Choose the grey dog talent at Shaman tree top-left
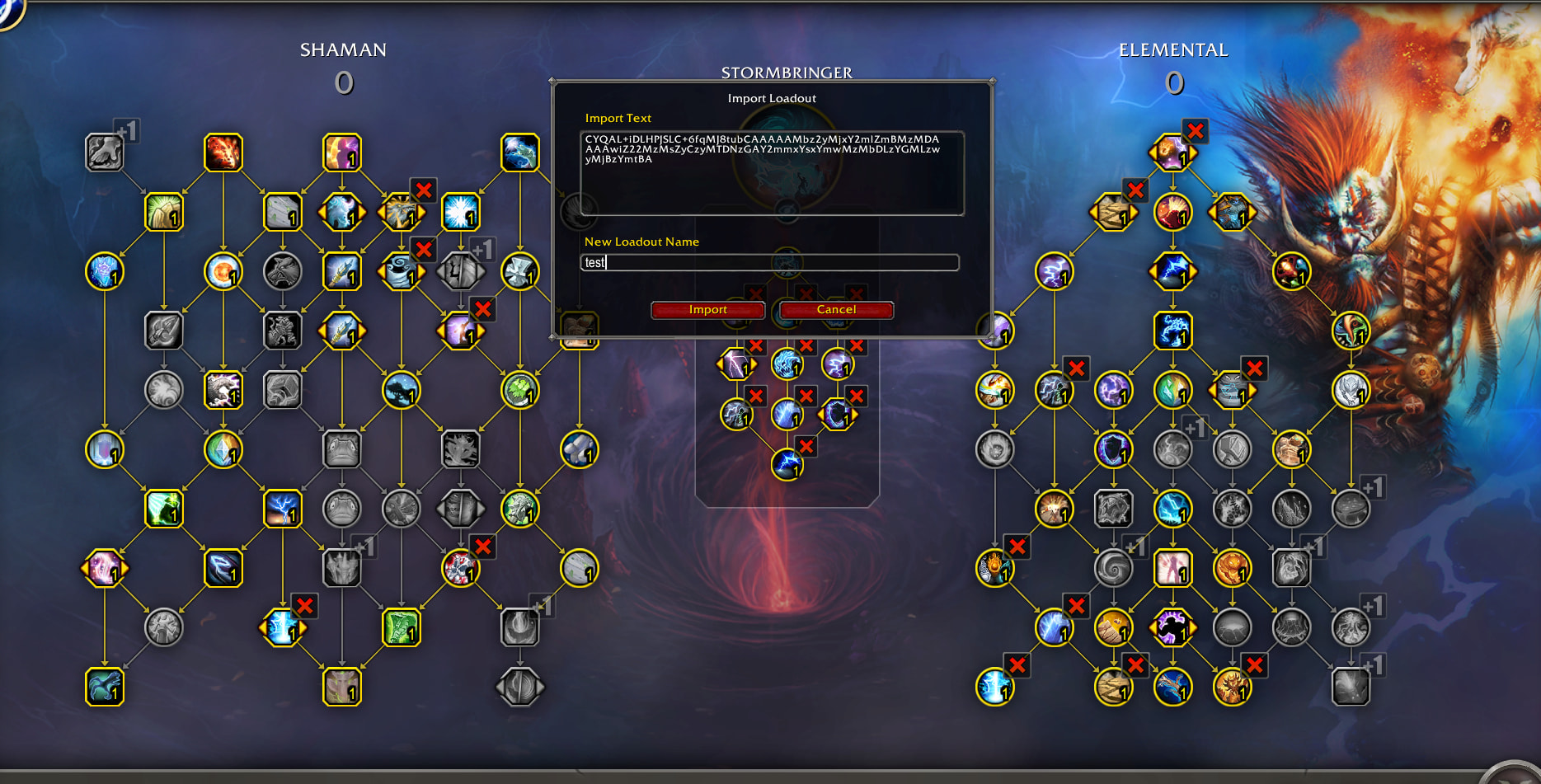The image size is (1541, 784). [105, 153]
